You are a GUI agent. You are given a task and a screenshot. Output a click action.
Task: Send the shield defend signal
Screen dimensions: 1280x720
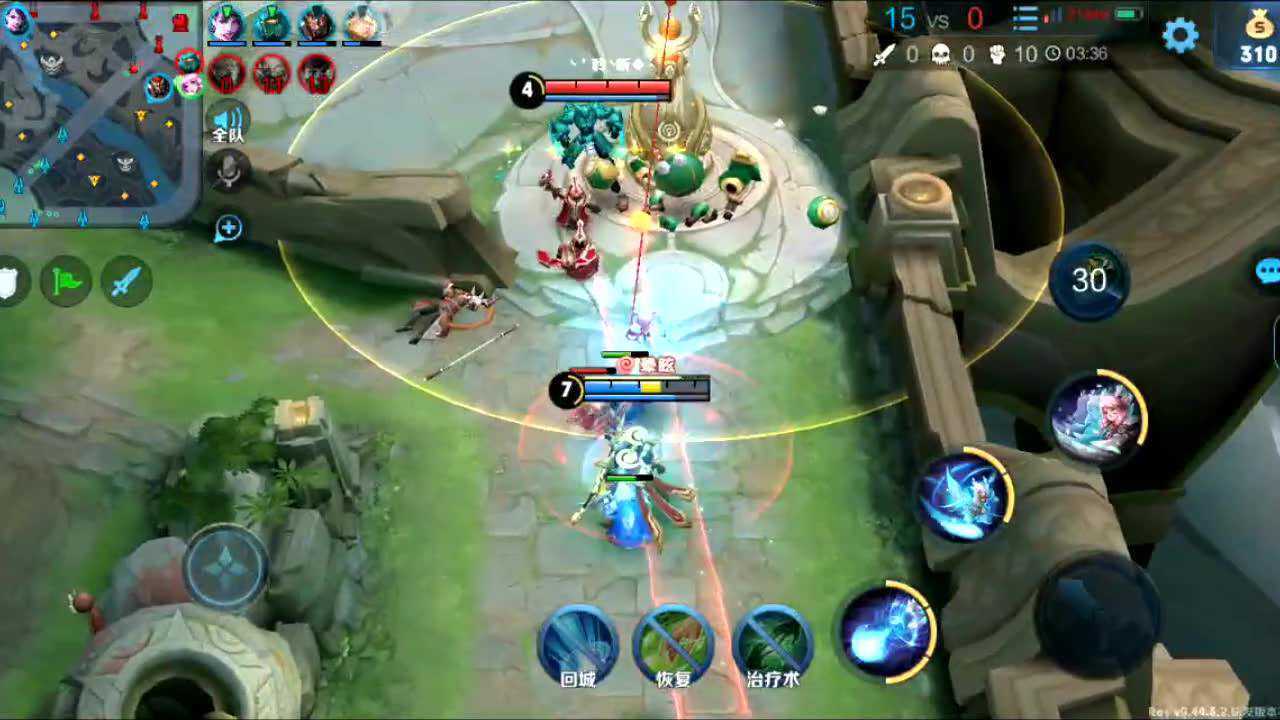coord(8,282)
